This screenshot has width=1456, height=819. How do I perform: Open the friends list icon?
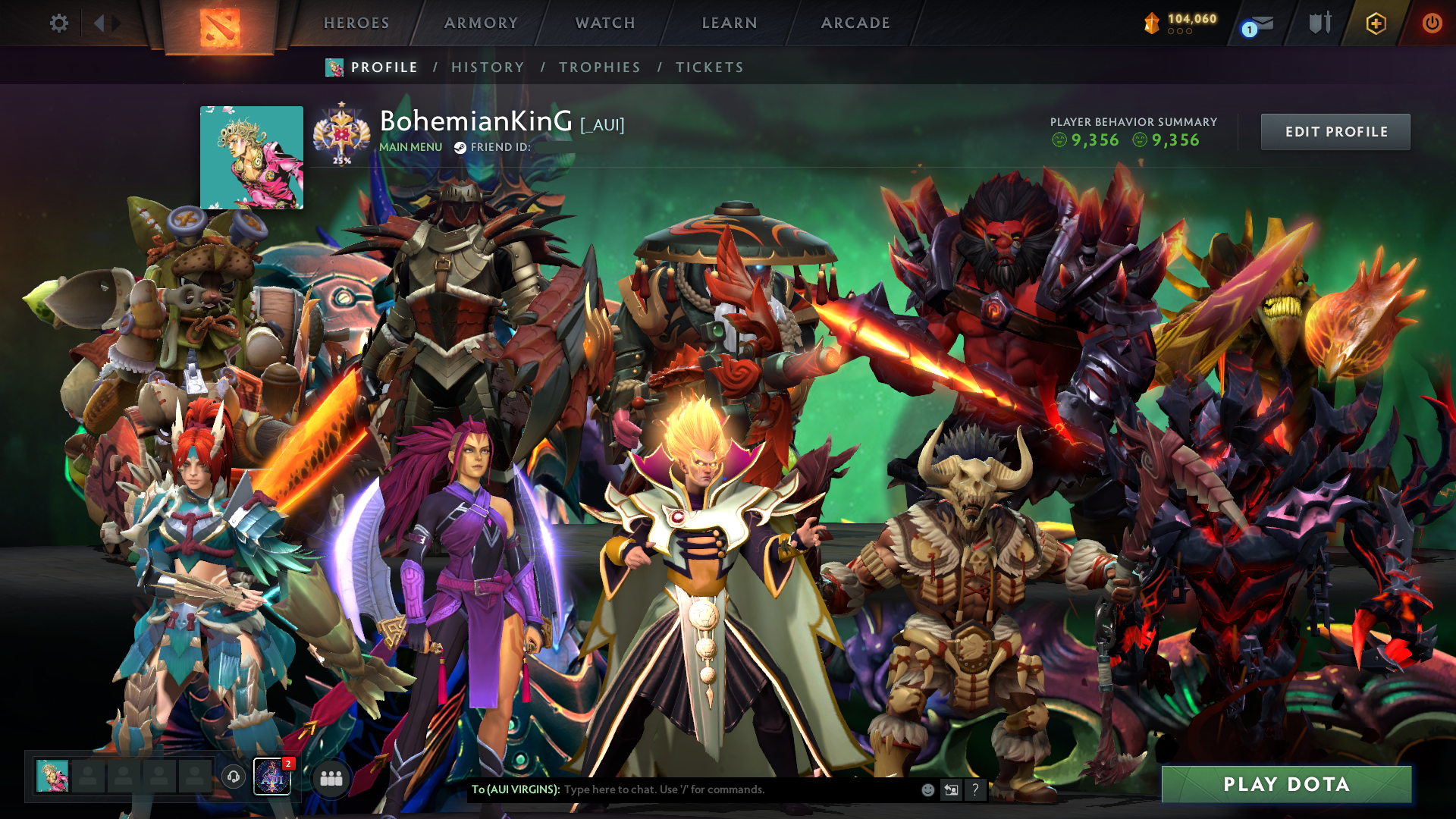coord(331,778)
